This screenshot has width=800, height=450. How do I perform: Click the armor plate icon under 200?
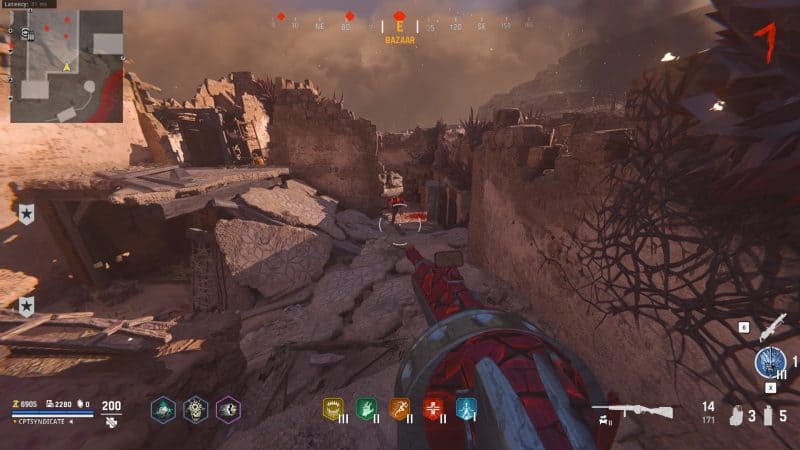[x=111, y=422]
